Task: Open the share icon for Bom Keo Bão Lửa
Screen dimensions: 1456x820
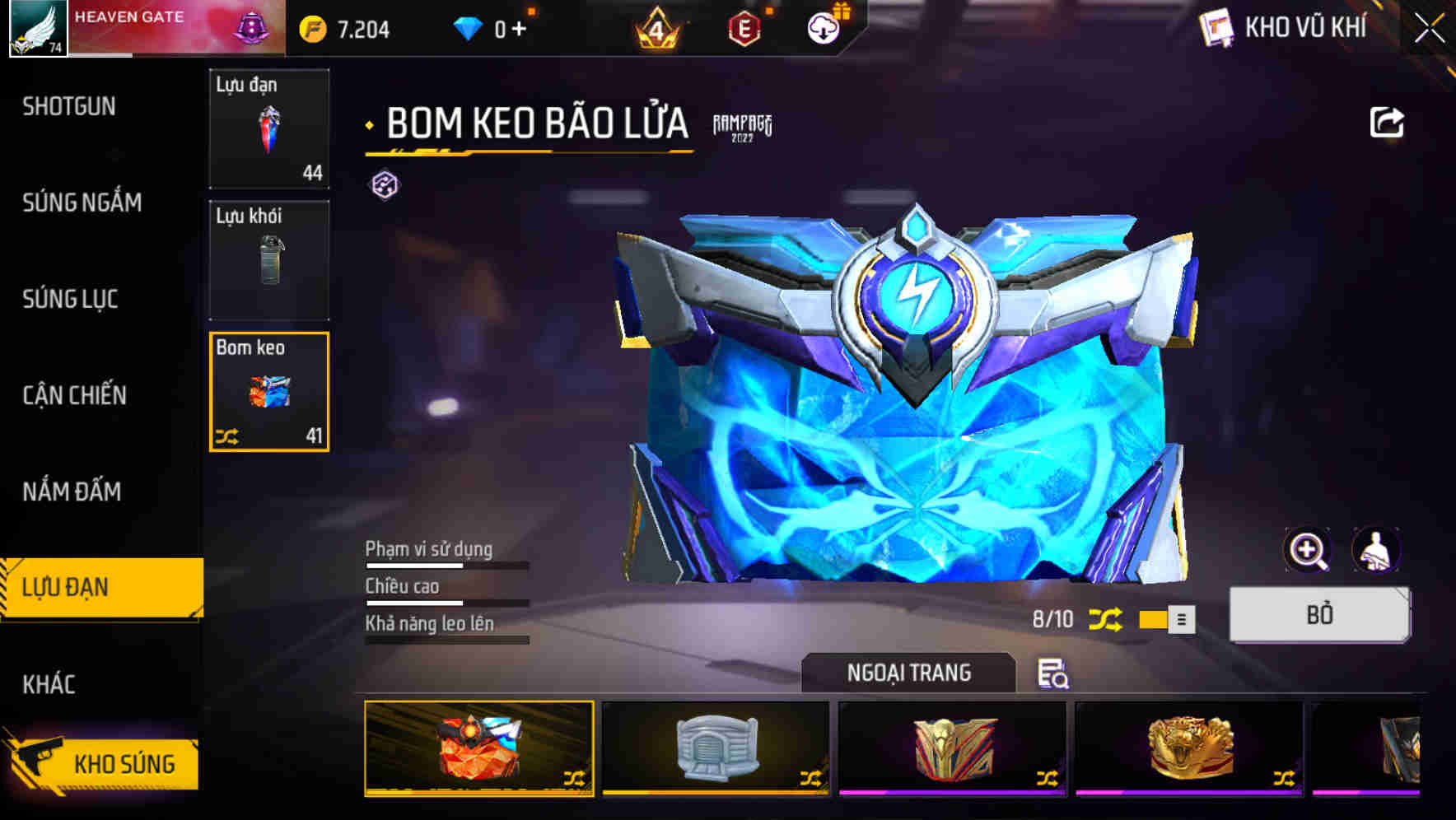Action: coord(1388,122)
